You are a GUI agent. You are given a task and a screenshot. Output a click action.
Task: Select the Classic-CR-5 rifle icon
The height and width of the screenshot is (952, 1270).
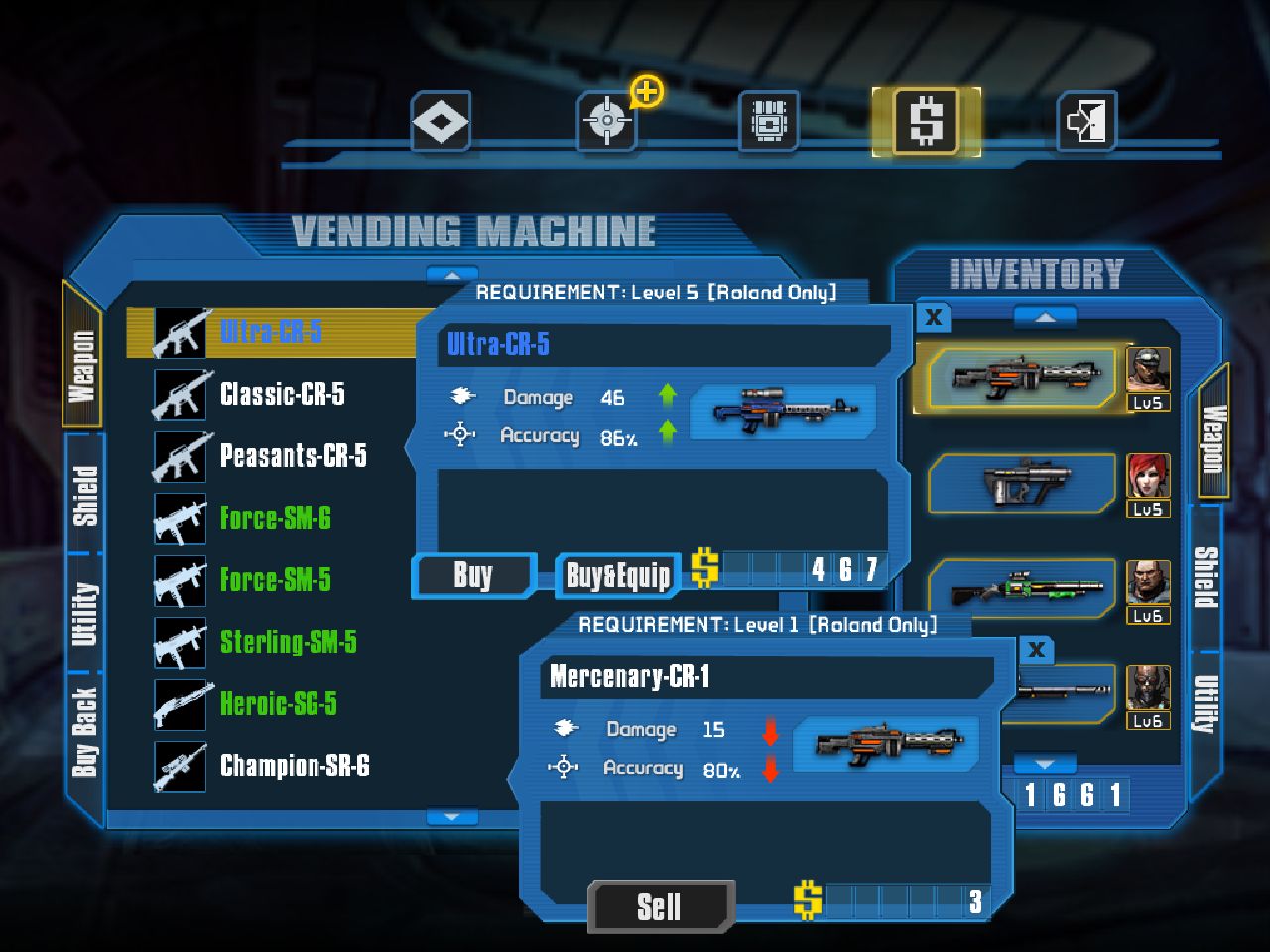[x=180, y=394]
